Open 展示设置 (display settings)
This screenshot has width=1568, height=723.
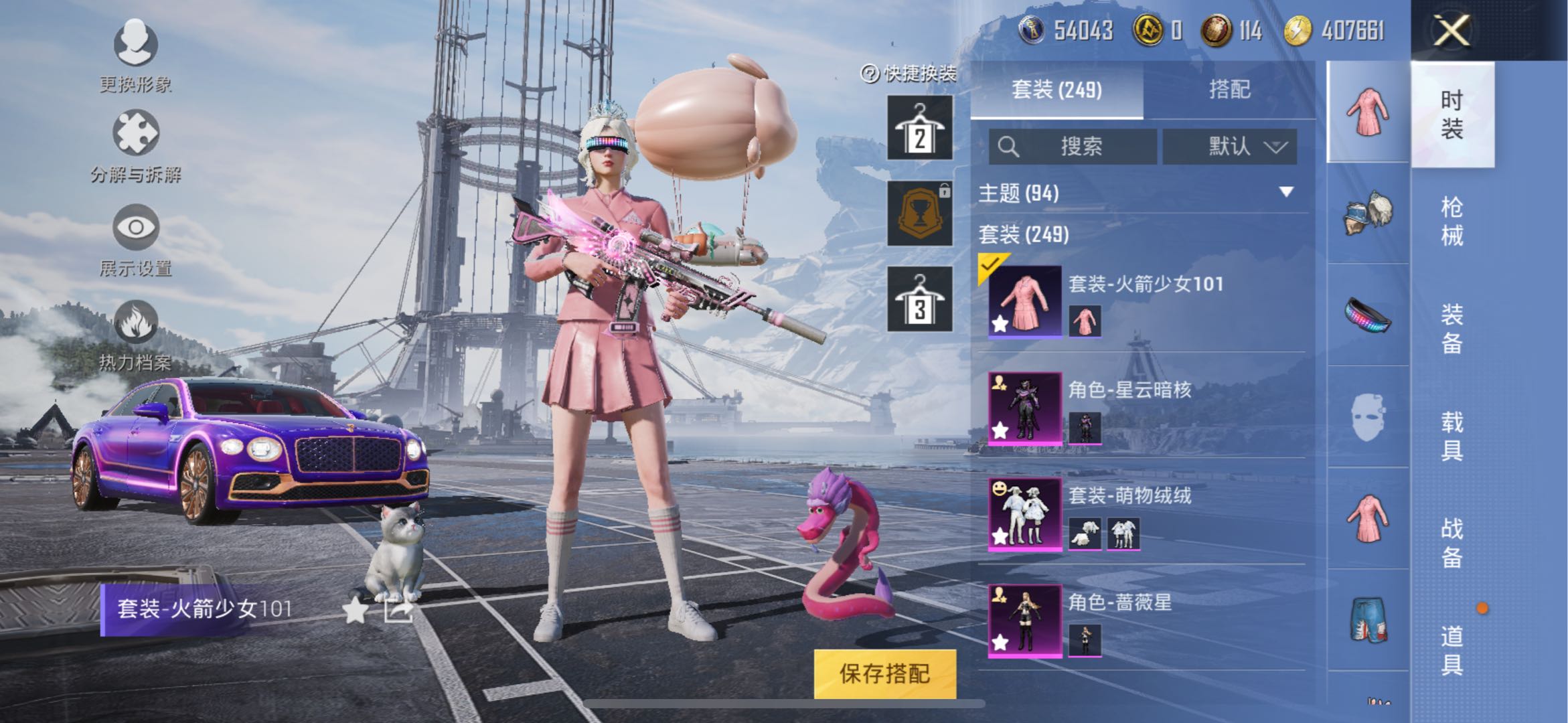[x=136, y=228]
